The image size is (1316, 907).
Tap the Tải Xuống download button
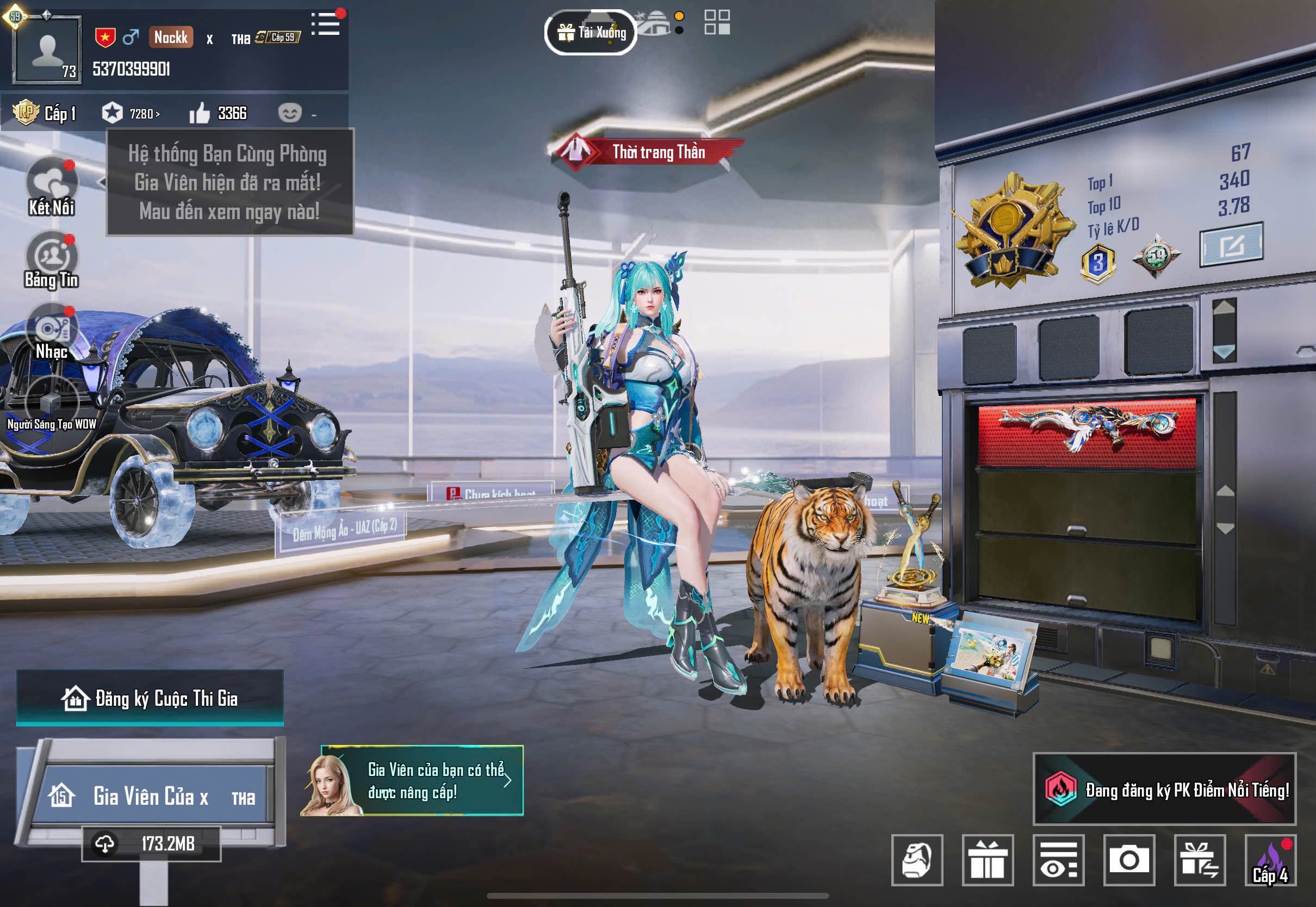pyautogui.click(x=591, y=33)
